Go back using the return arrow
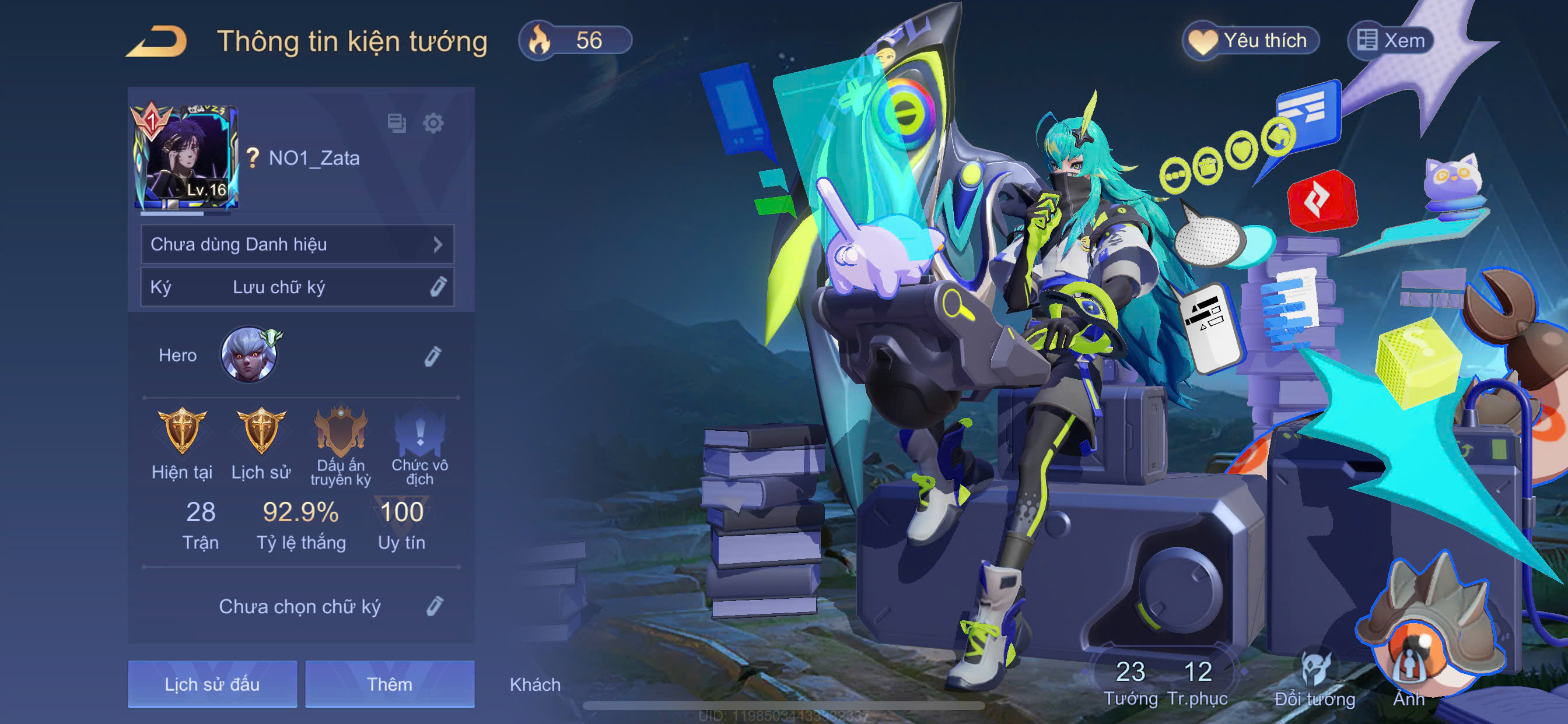Viewport: 1568px width, 724px height. 157,41
